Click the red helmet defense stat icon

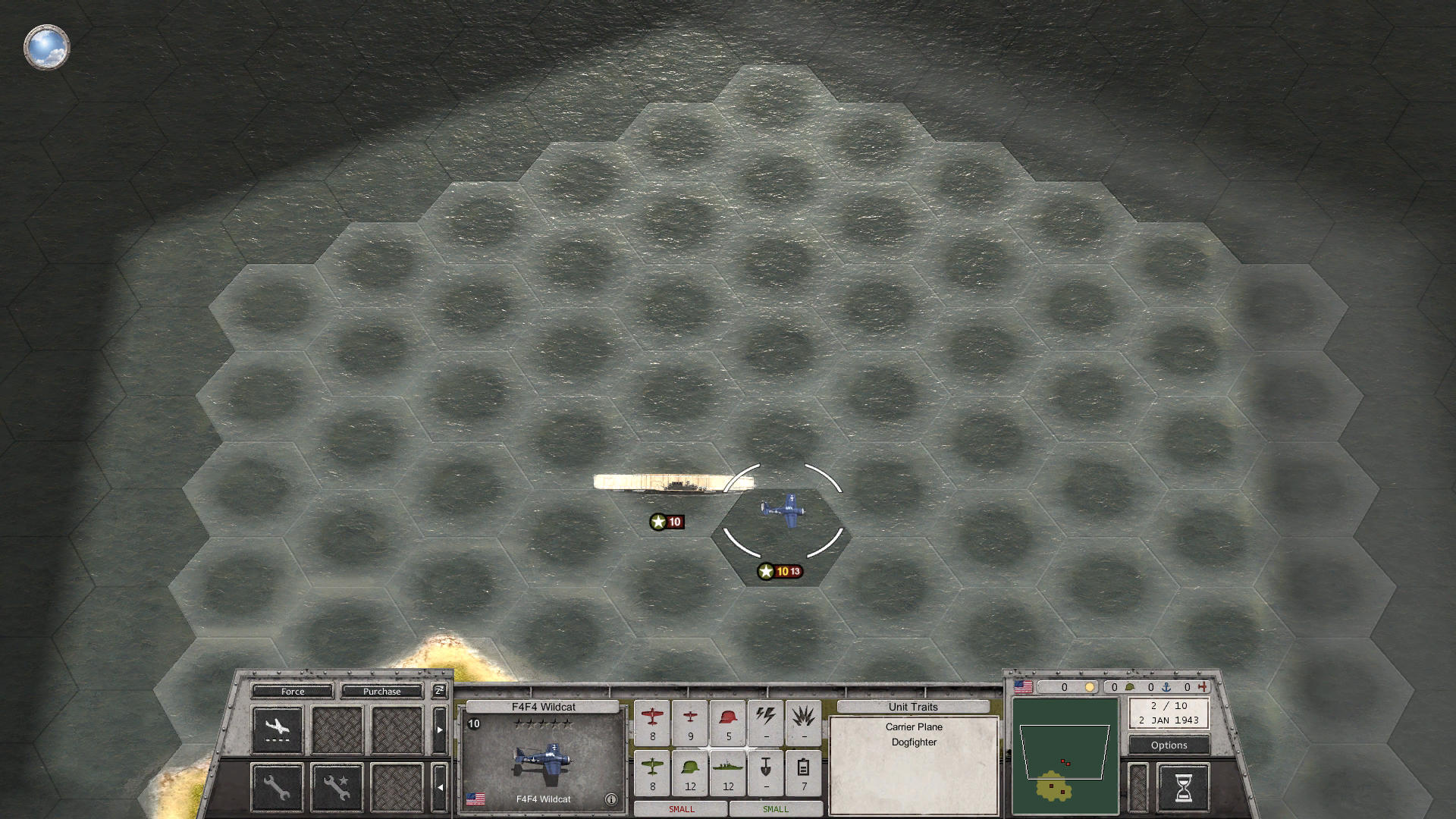pos(728,722)
